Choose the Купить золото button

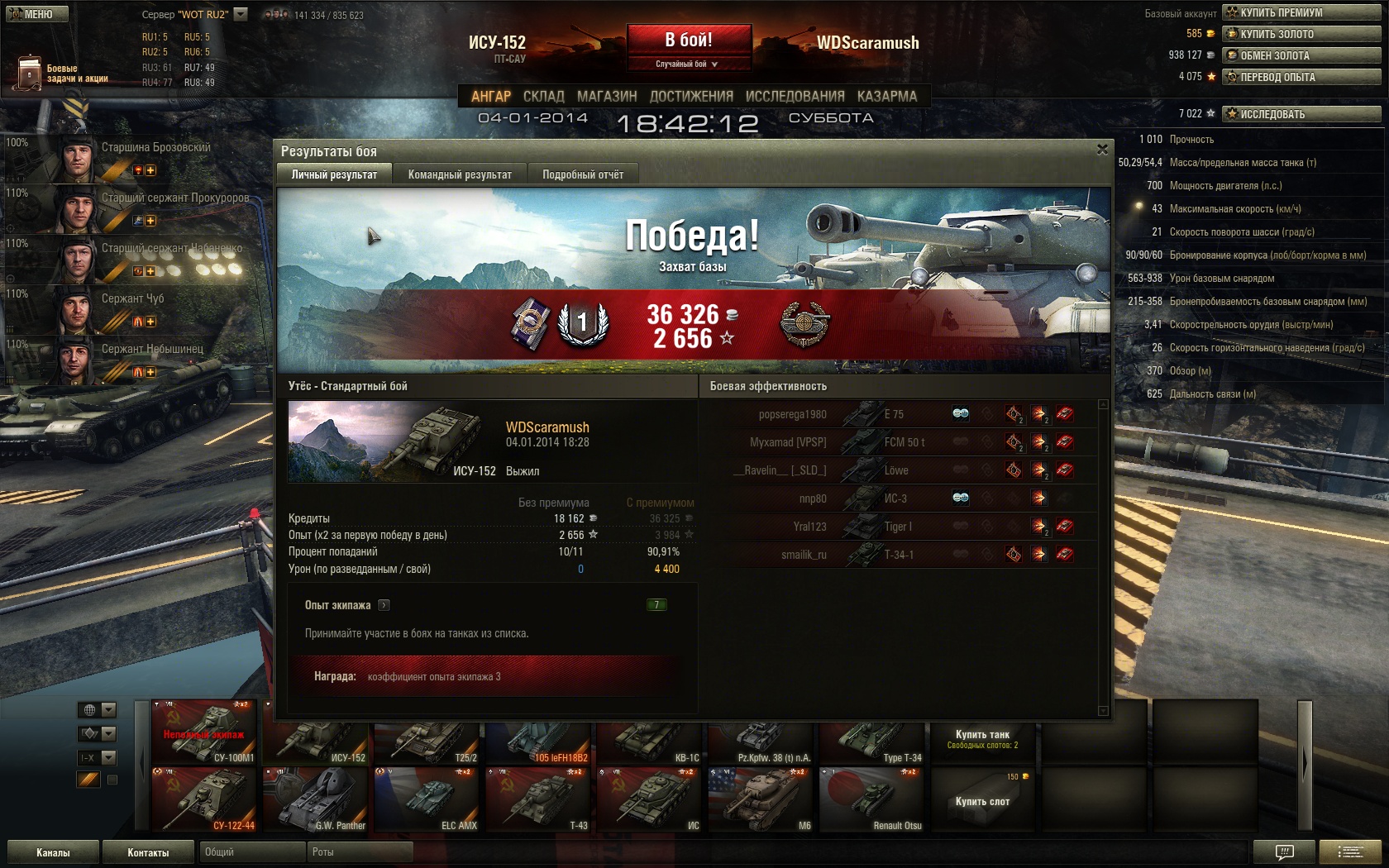pyautogui.click(x=1301, y=34)
